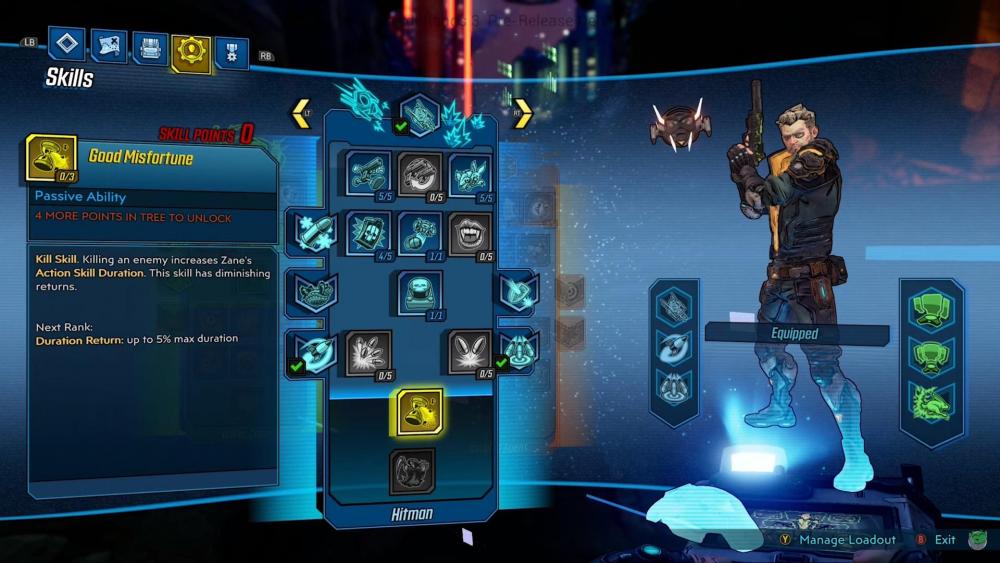This screenshot has height=563, width=1000.
Task: Select the lips-icon skill showing 0/5
Action: pyautogui.click(x=470, y=233)
